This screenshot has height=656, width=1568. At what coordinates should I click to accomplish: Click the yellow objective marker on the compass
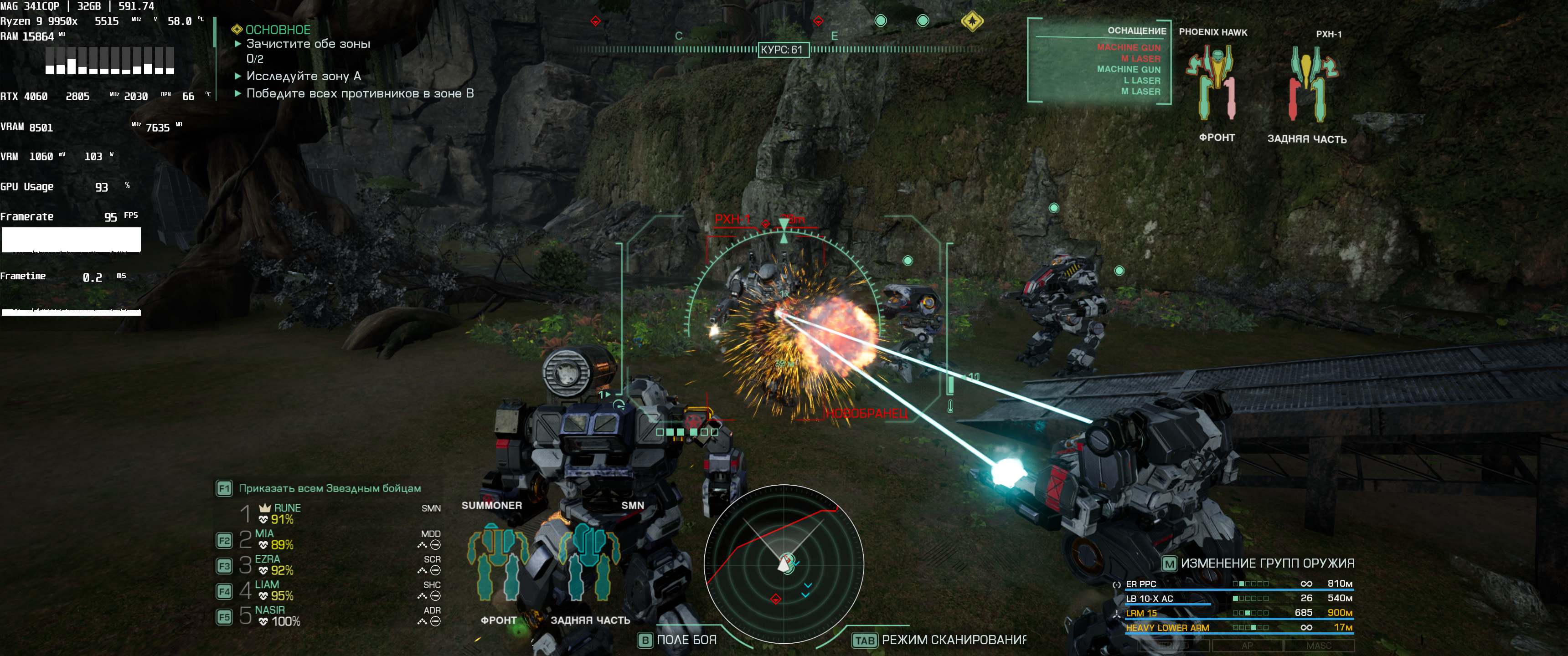click(972, 21)
